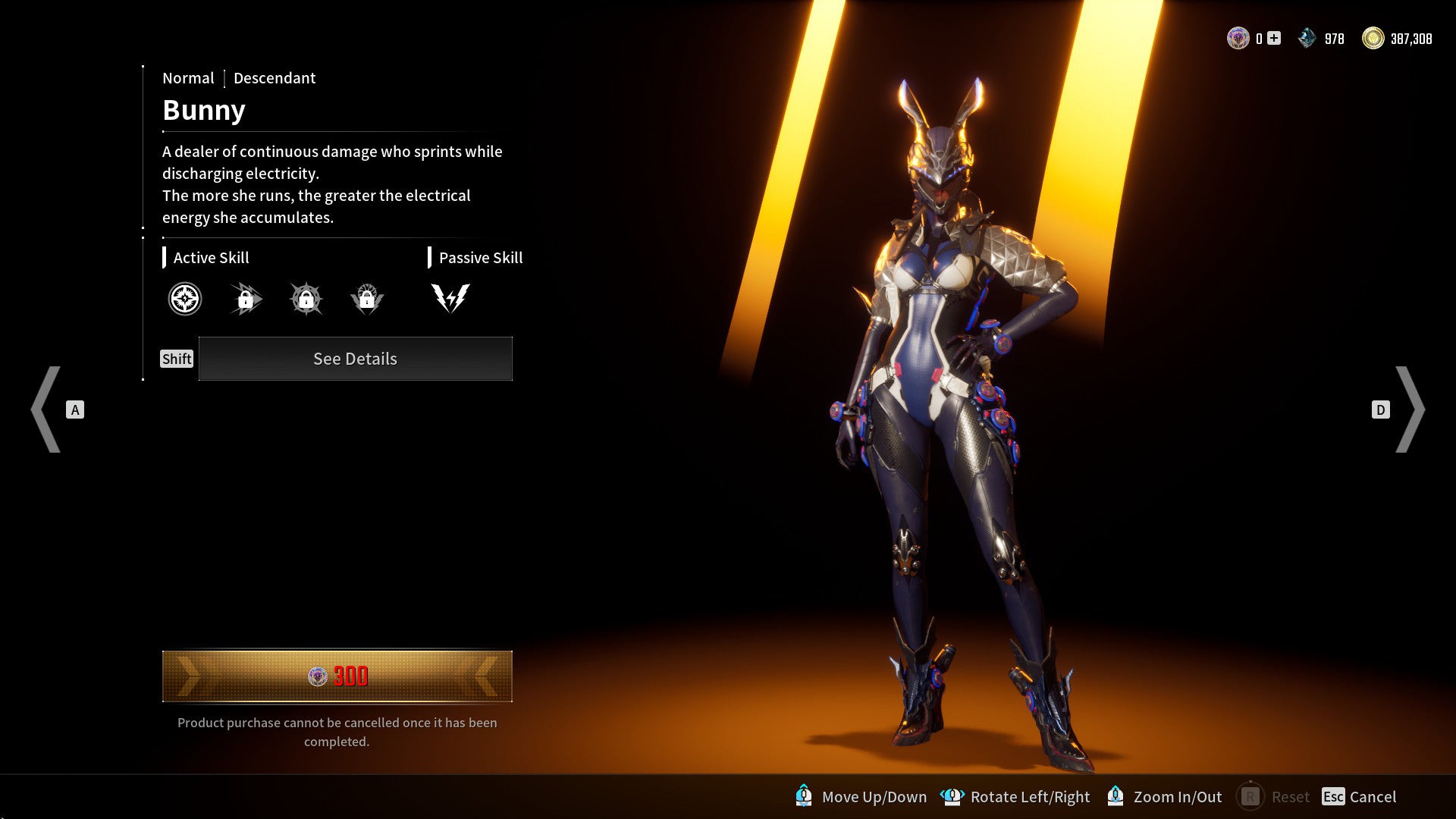Select Bunny's first active skill icon

184,299
